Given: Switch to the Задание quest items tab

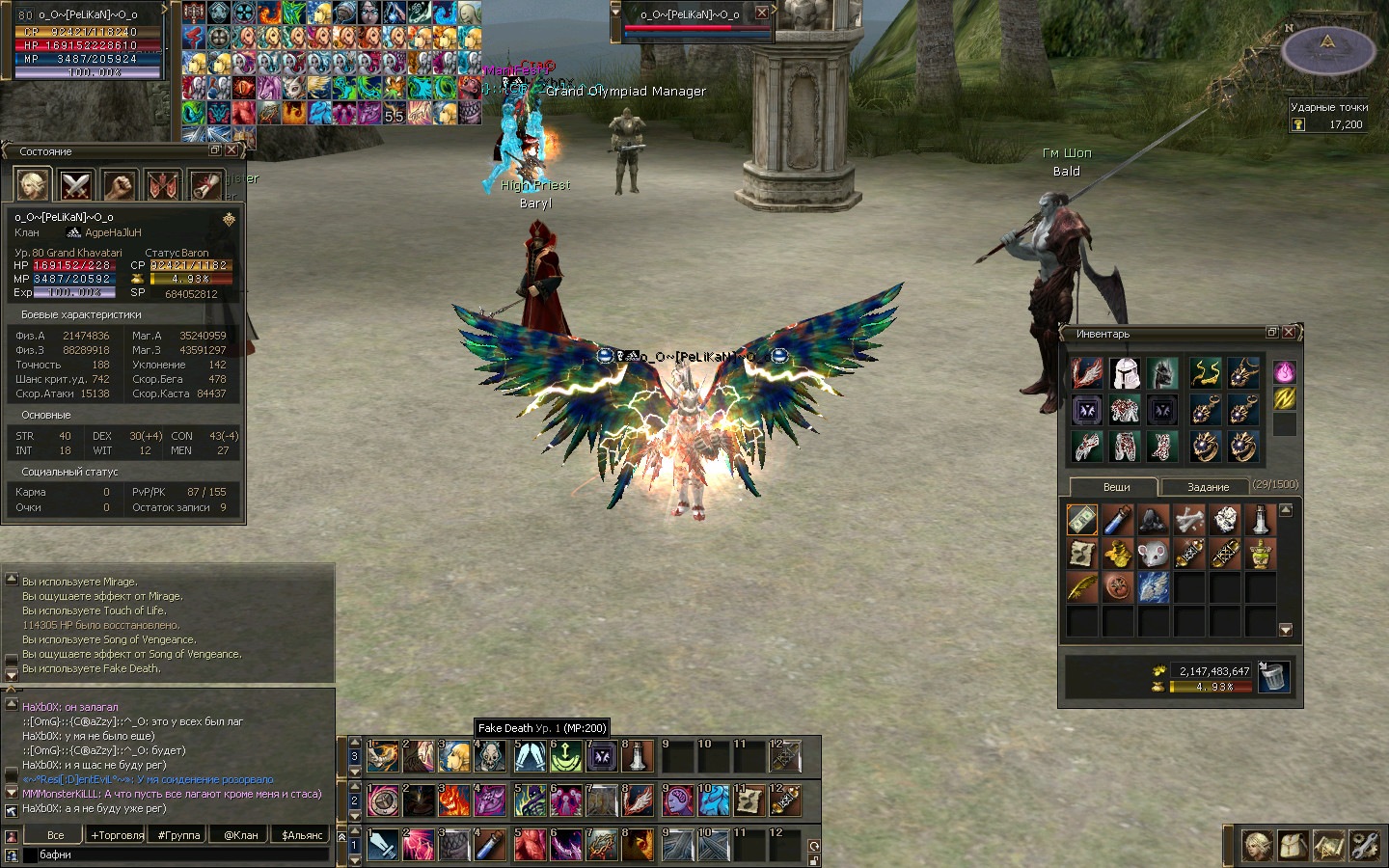Looking at the screenshot, I should 1208,487.
